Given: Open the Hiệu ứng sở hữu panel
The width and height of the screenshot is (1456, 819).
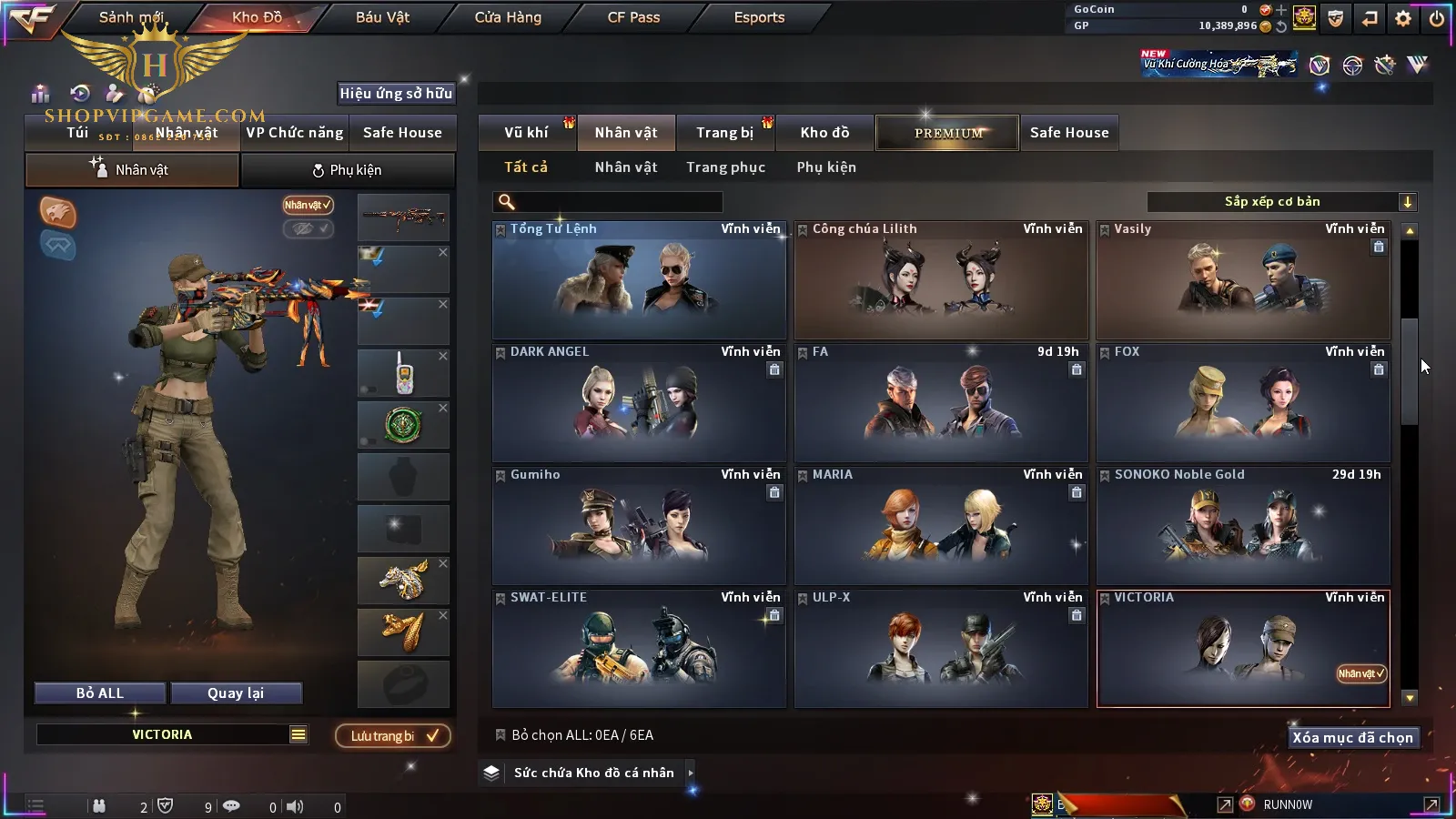Looking at the screenshot, I should [x=396, y=93].
